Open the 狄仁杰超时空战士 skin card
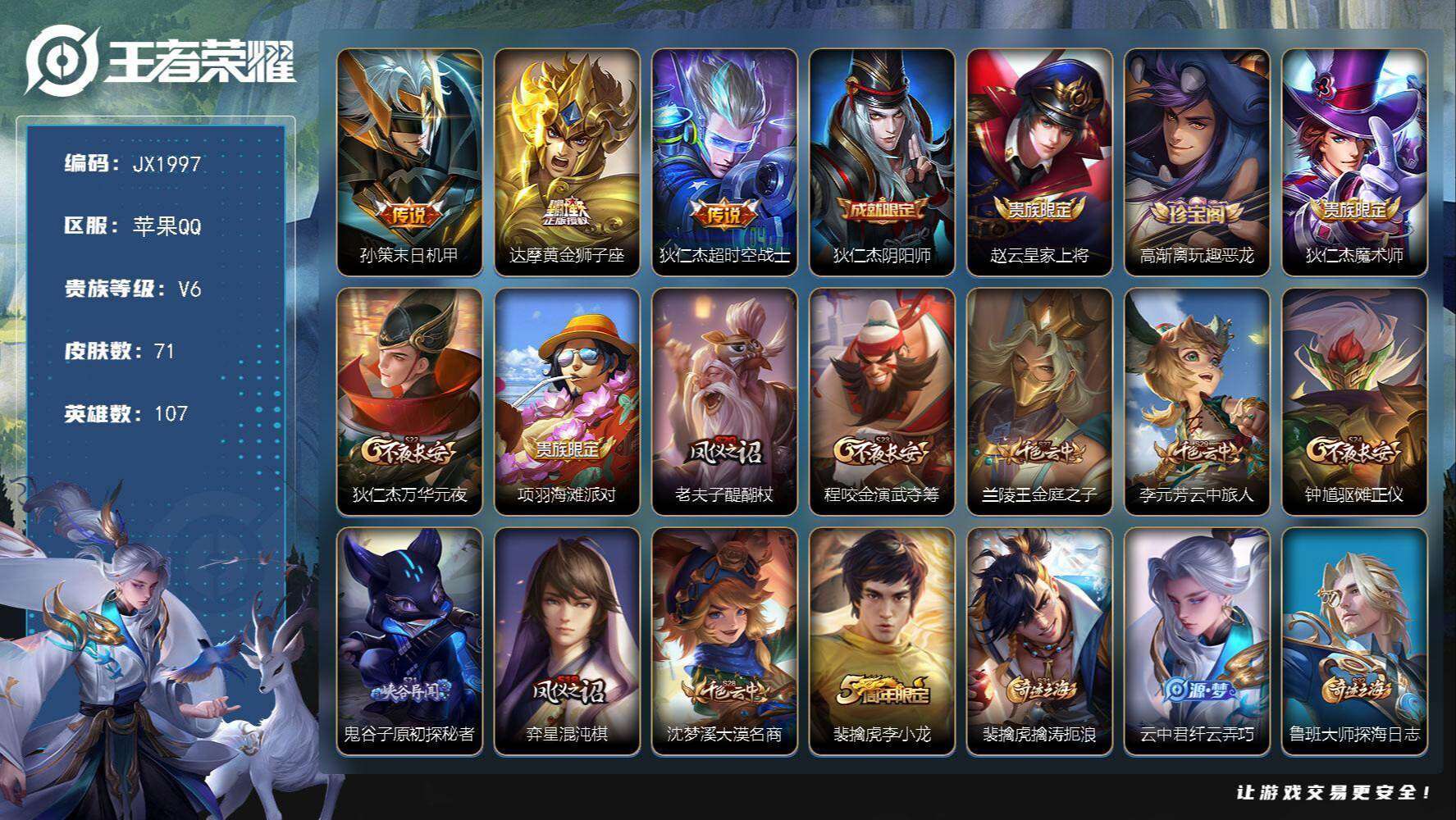The width and height of the screenshot is (1456, 820). coord(724,162)
